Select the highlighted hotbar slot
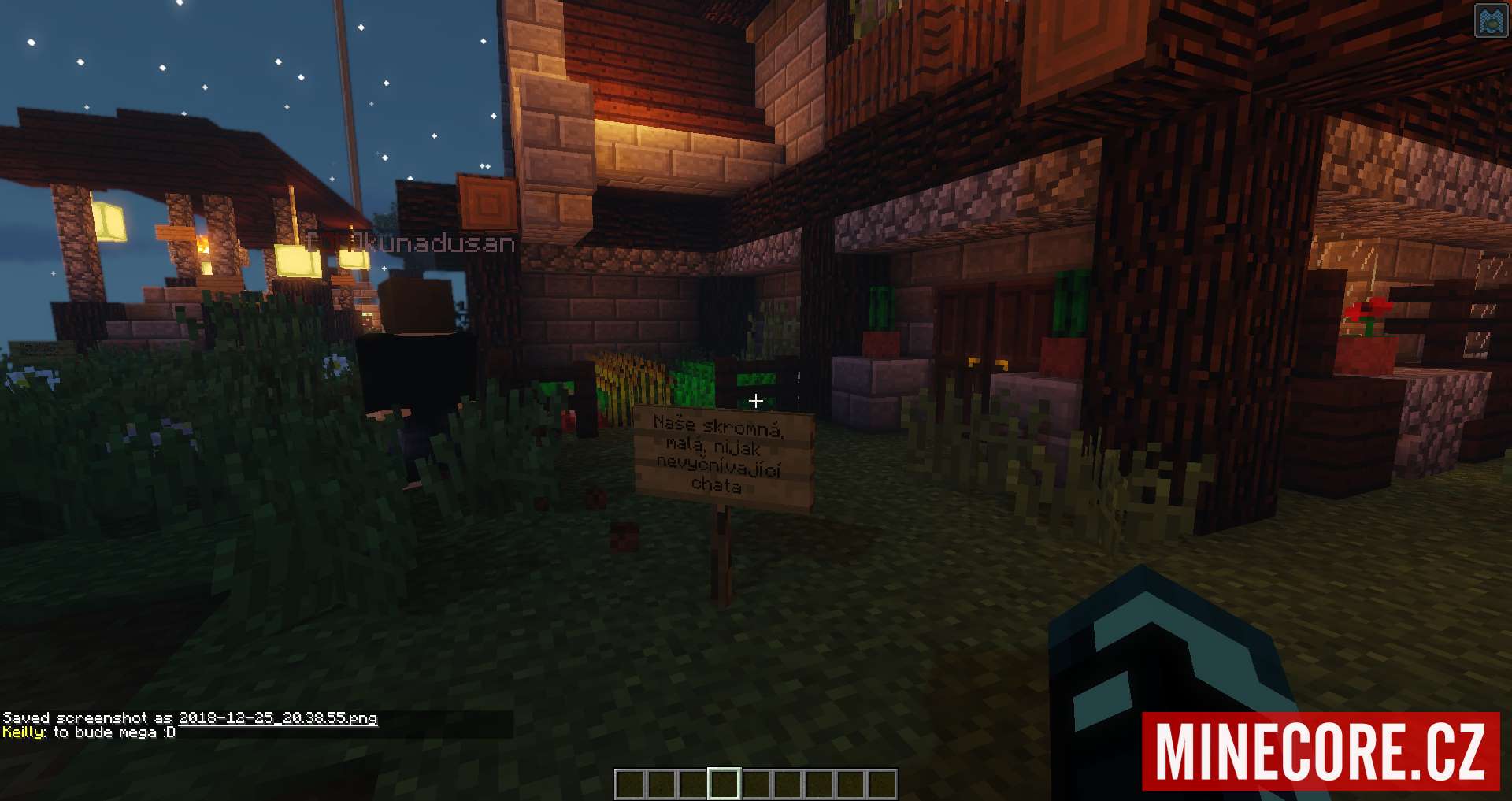1512x801 pixels. coord(724,784)
